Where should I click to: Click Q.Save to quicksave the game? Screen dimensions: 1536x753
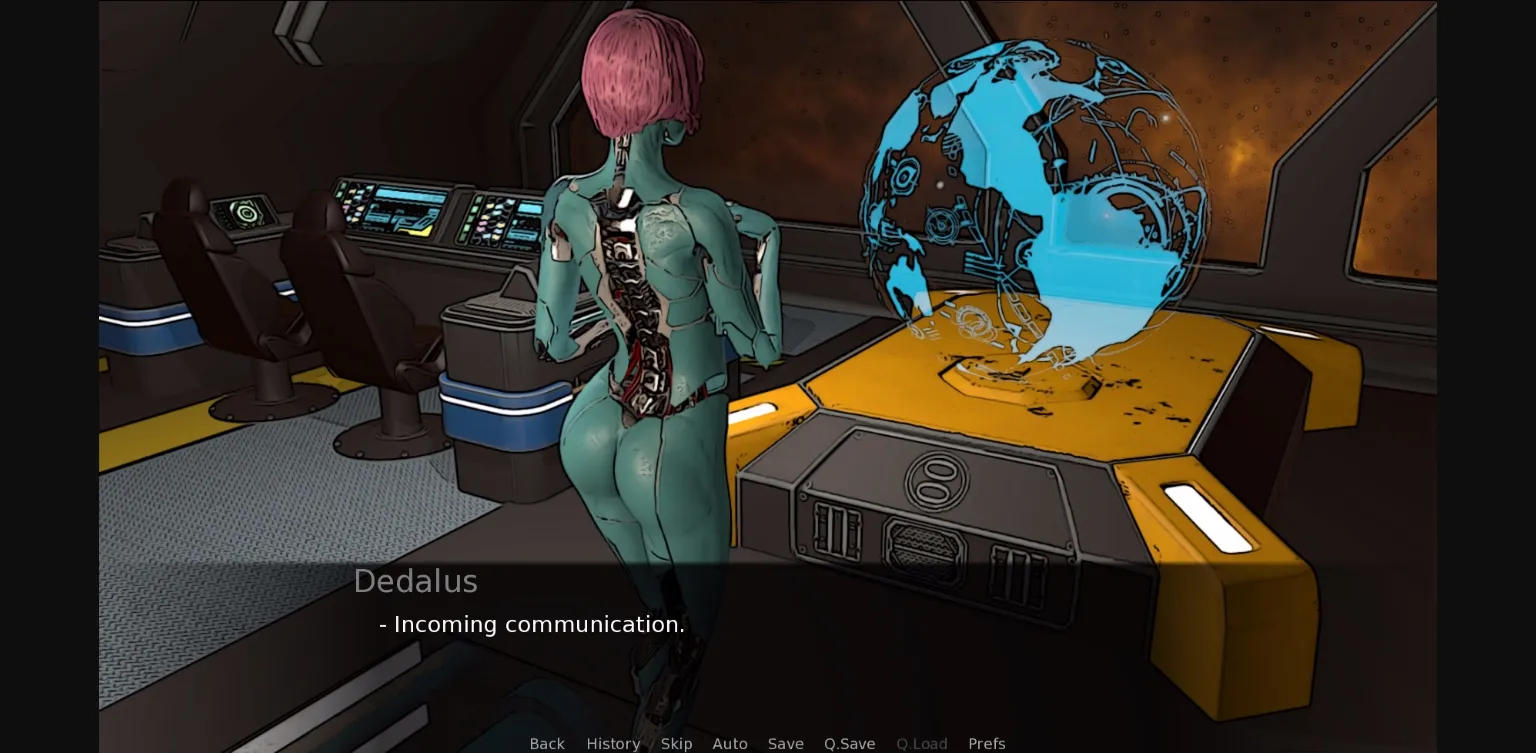click(849, 744)
